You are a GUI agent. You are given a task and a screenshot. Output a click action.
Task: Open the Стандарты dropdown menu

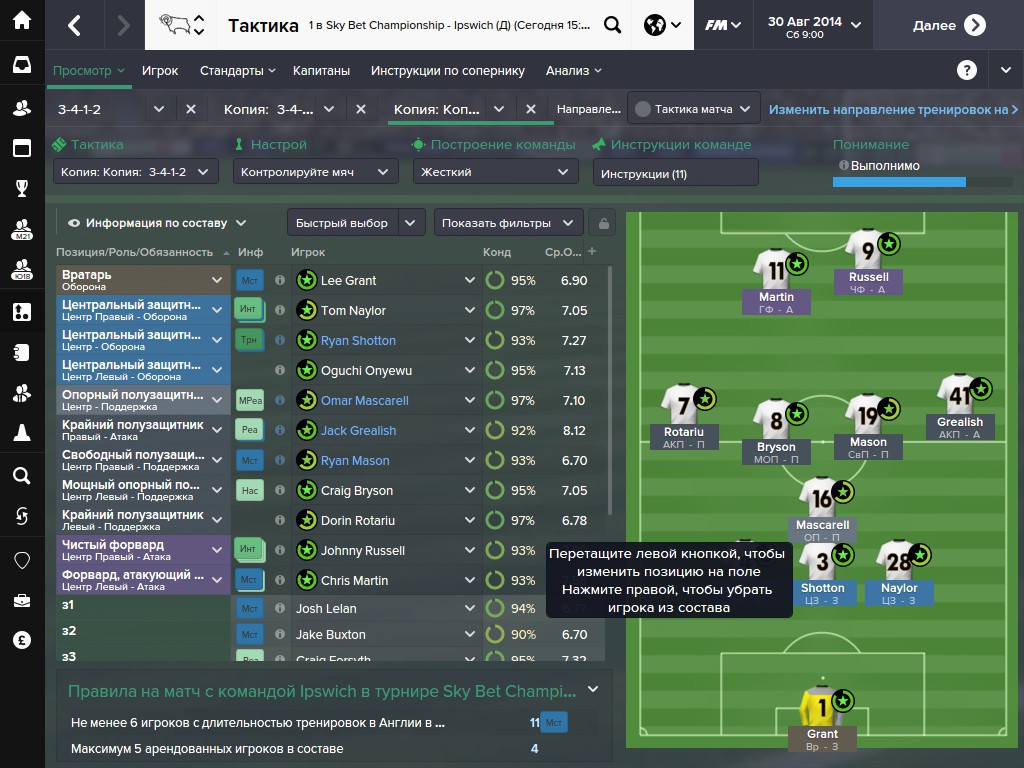238,71
